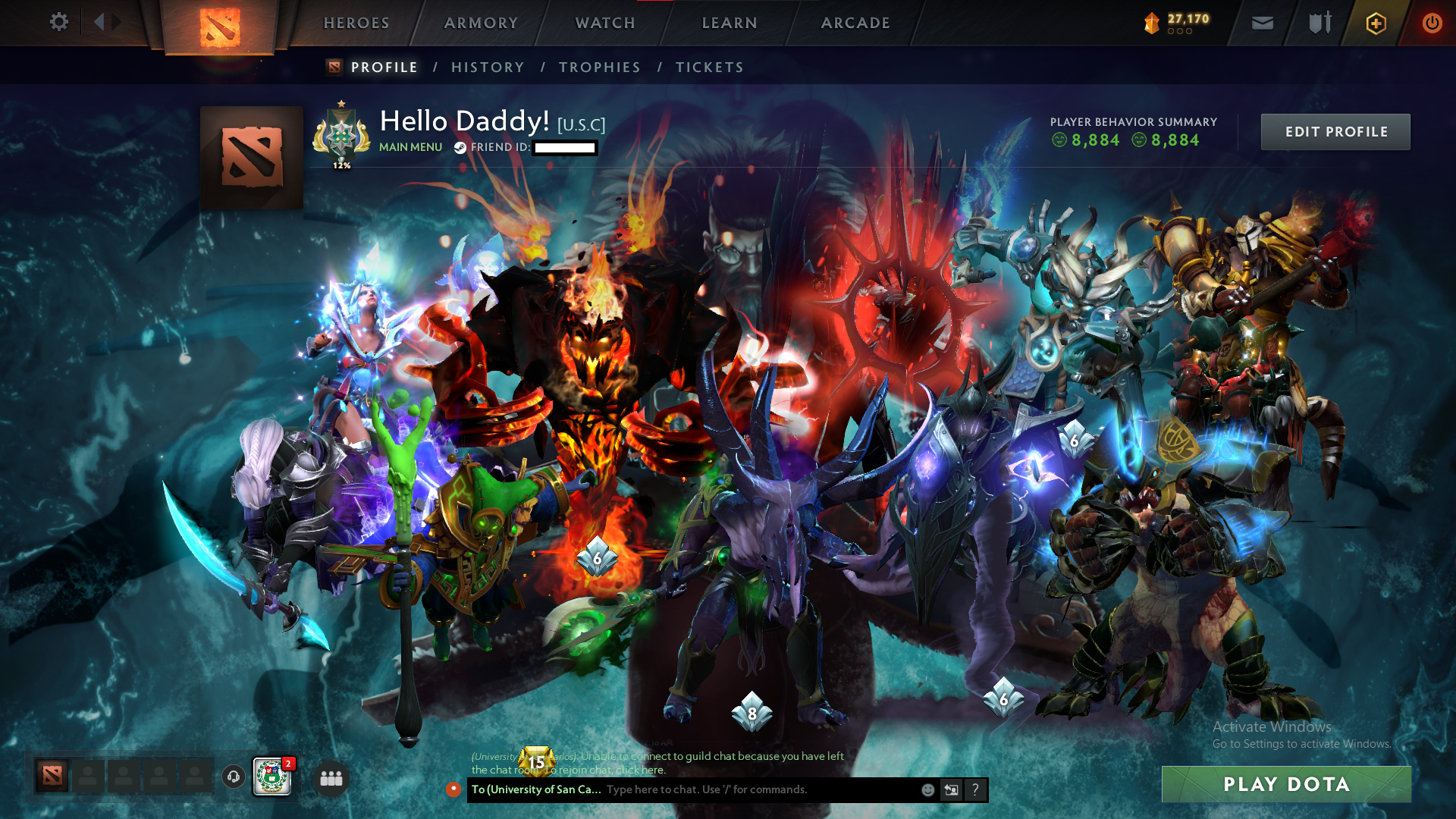
Task: Open the chat channel selector dropdown
Action: 535,789
